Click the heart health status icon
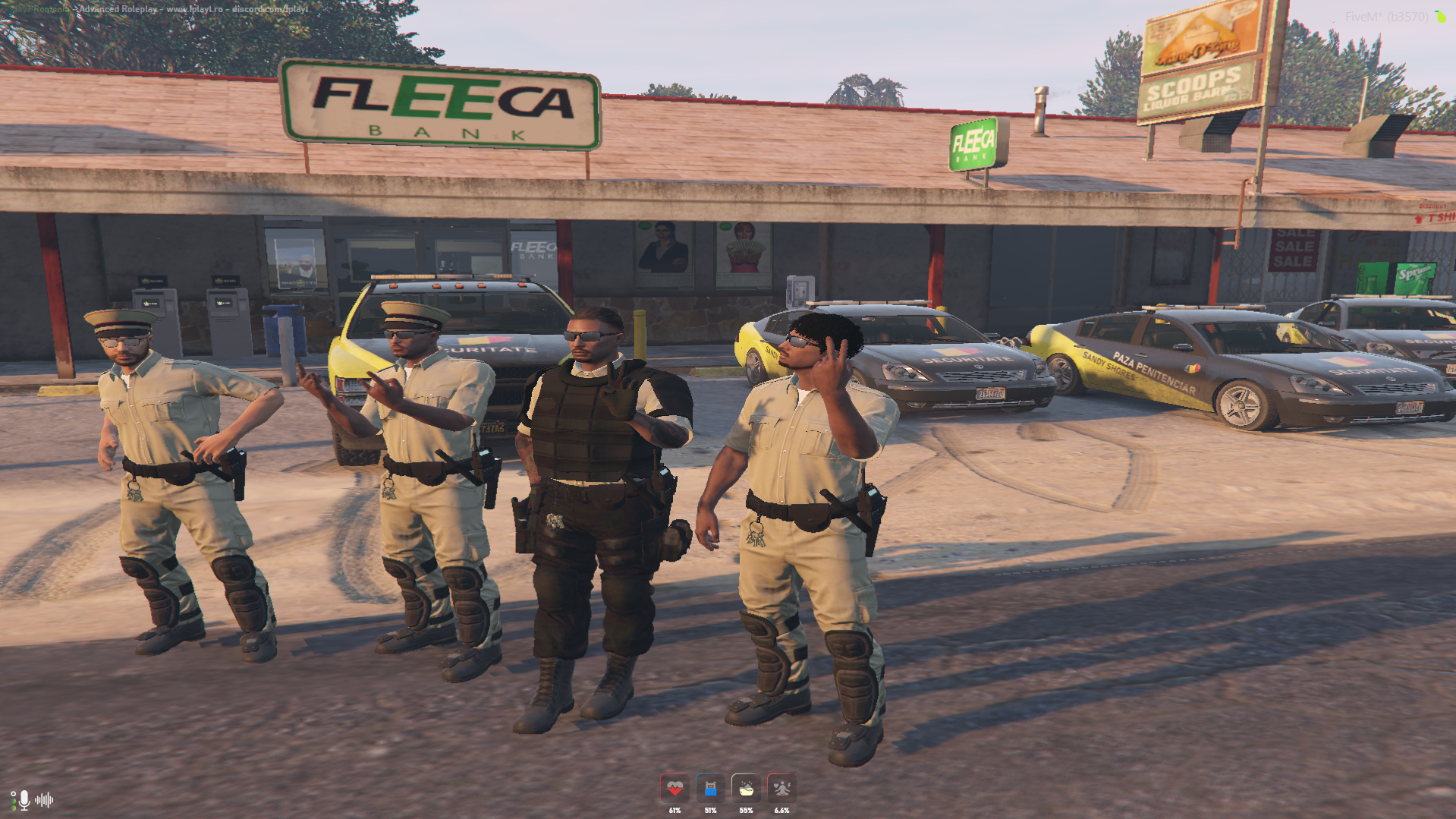1456x819 pixels. 675,789
